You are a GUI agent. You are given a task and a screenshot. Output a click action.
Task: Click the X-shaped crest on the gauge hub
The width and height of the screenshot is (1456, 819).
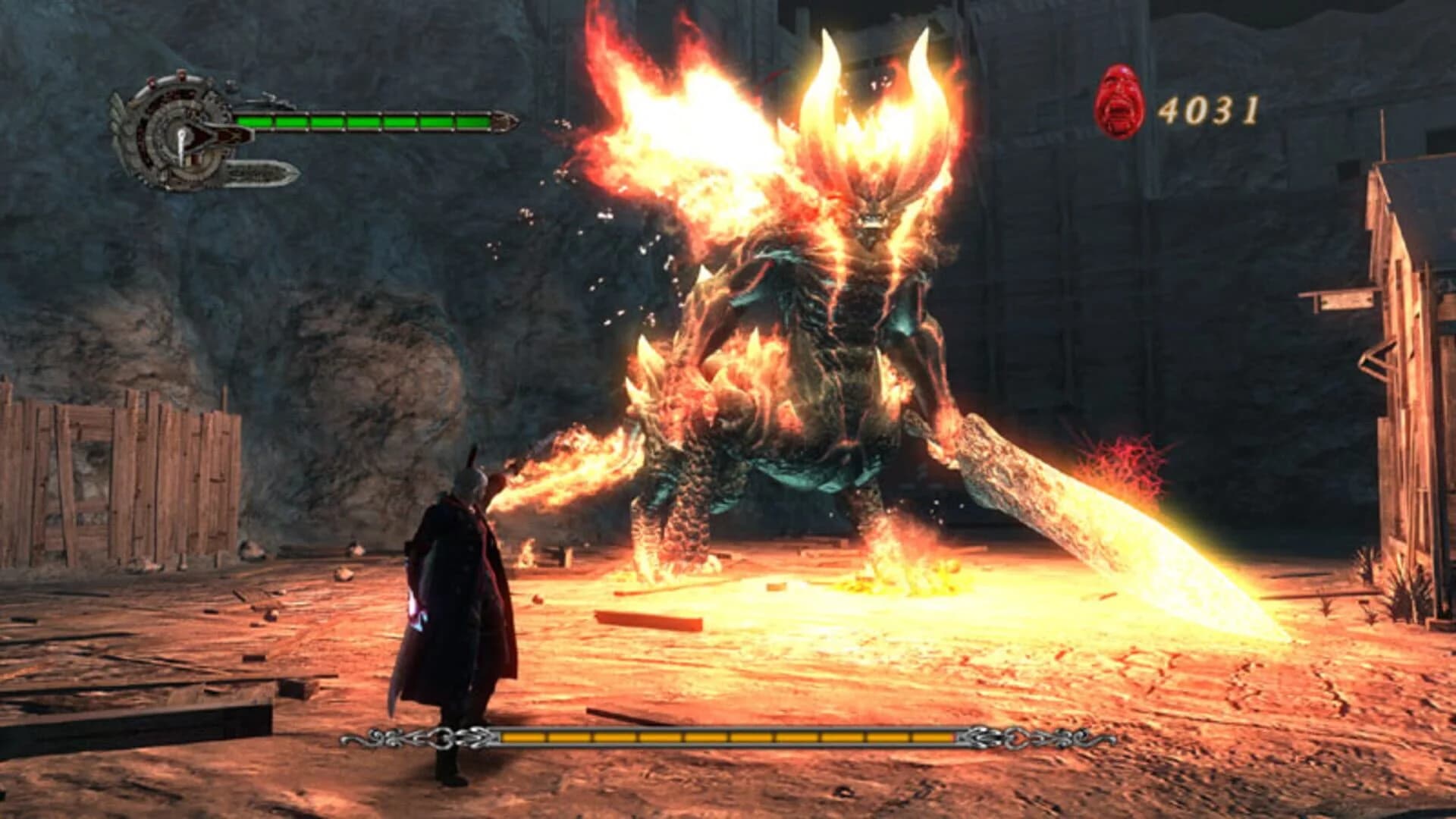coord(234,136)
